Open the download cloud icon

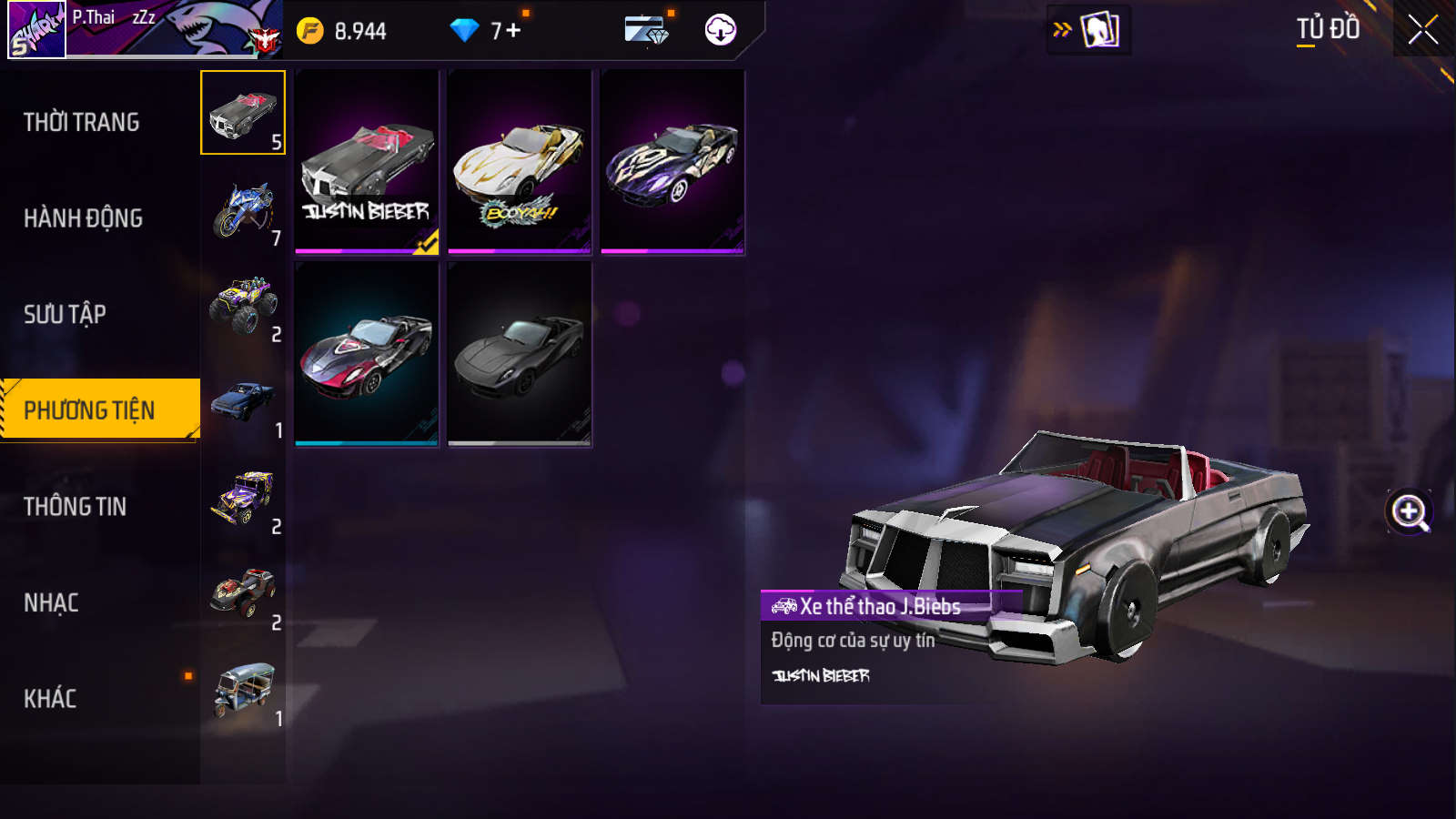click(x=720, y=30)
